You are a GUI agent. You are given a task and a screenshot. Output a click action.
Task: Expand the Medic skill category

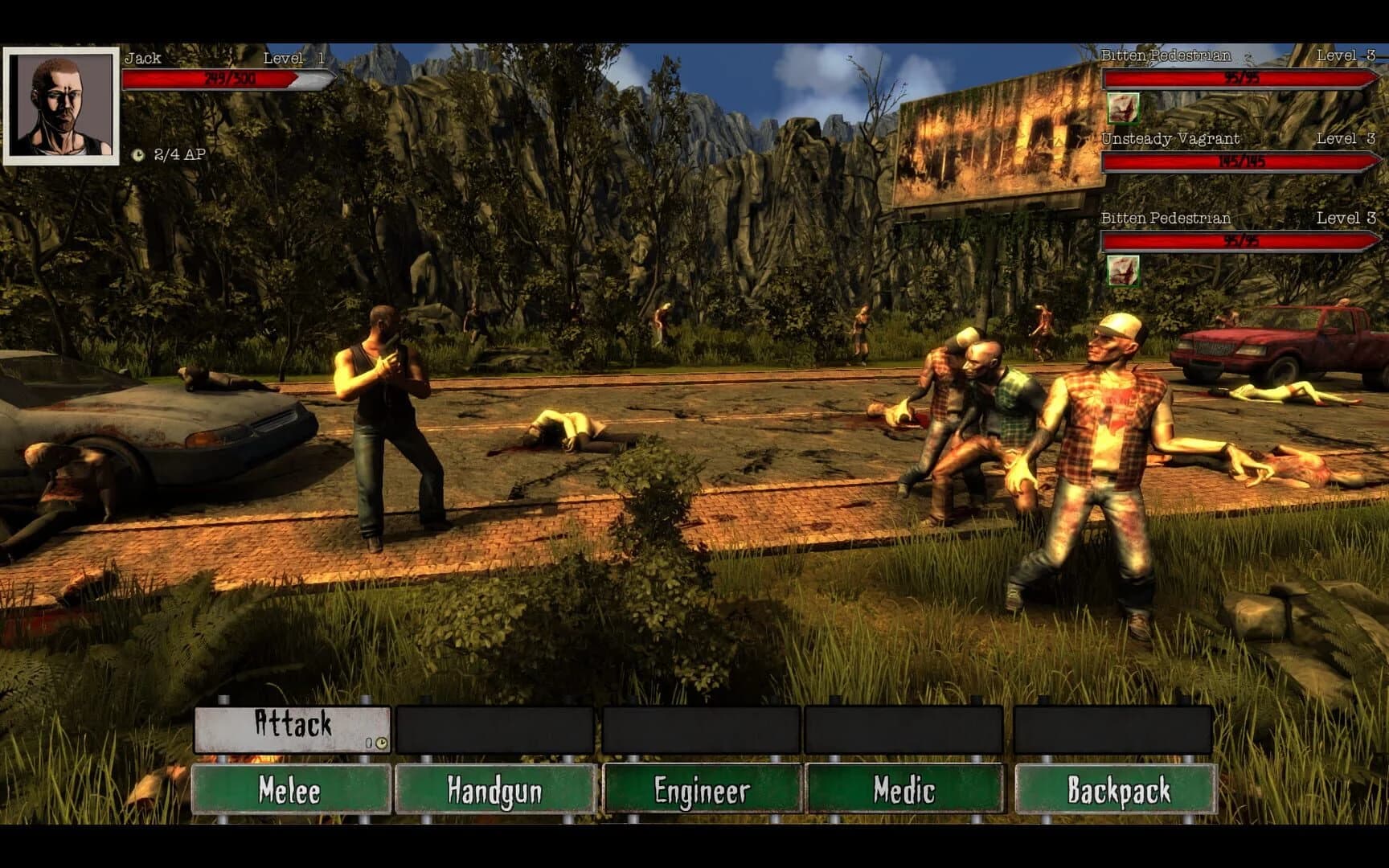[908, 791]
